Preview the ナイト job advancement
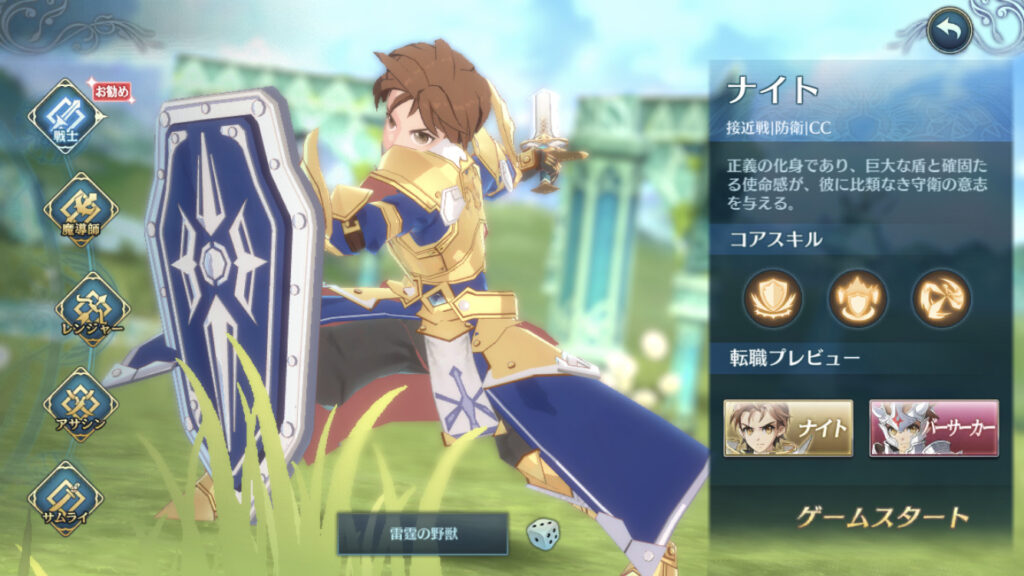This screenshot has width=1024, height=576. 788,428
